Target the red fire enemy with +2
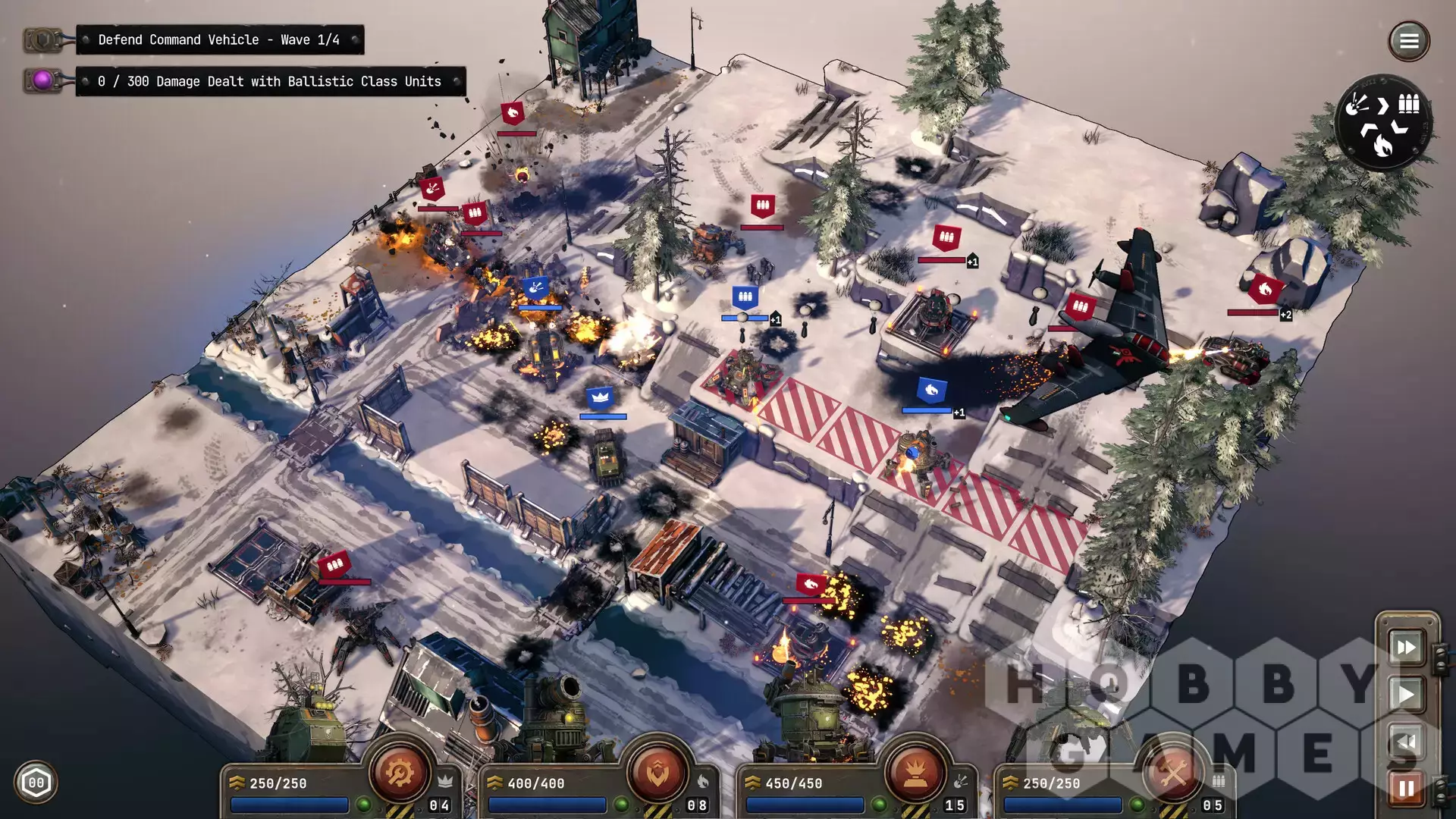1456x819 pixels. pos(1264,289)
